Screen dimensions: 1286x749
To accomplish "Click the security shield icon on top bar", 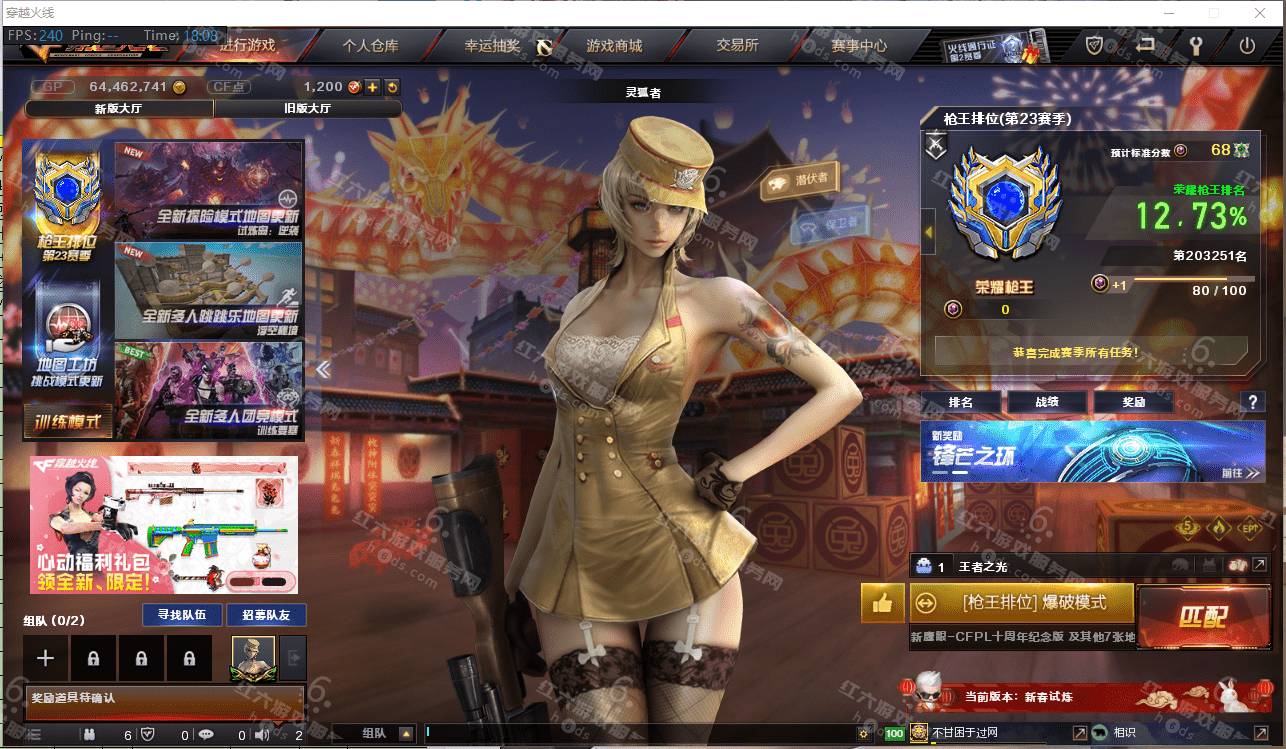I will click(x=1093, y=44).
